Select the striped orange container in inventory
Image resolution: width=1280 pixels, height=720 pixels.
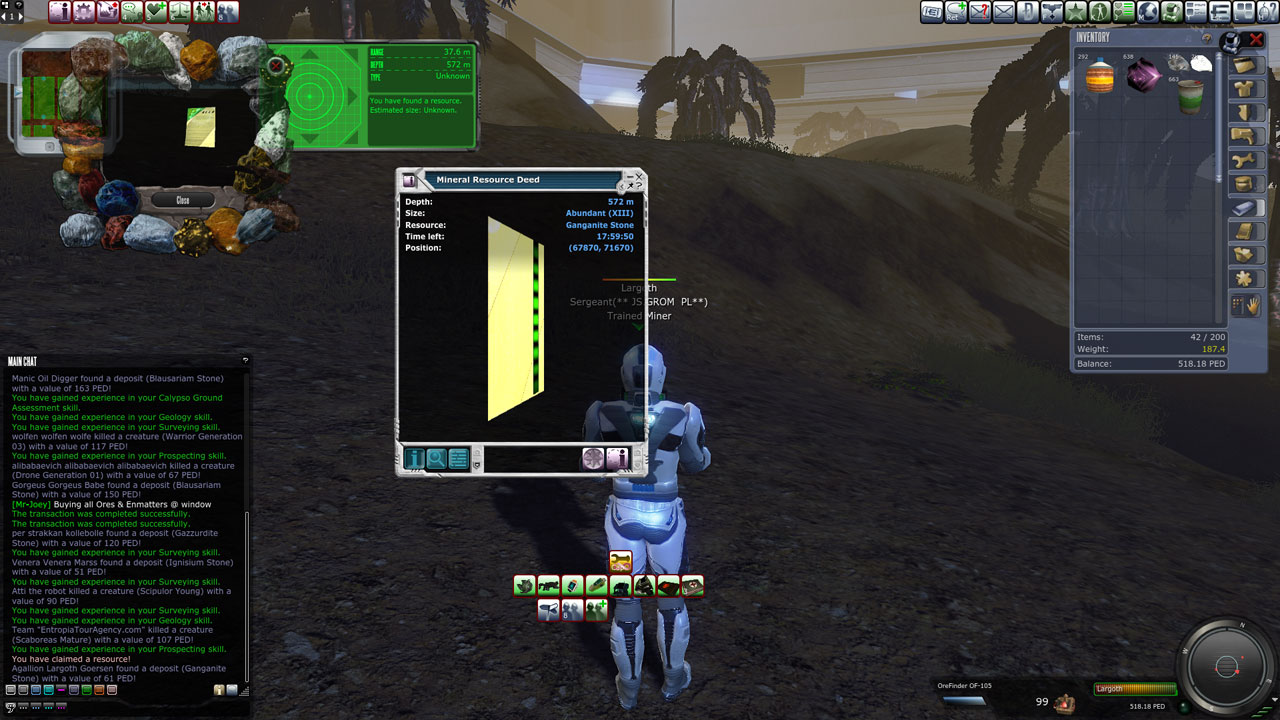(1100, 76)
